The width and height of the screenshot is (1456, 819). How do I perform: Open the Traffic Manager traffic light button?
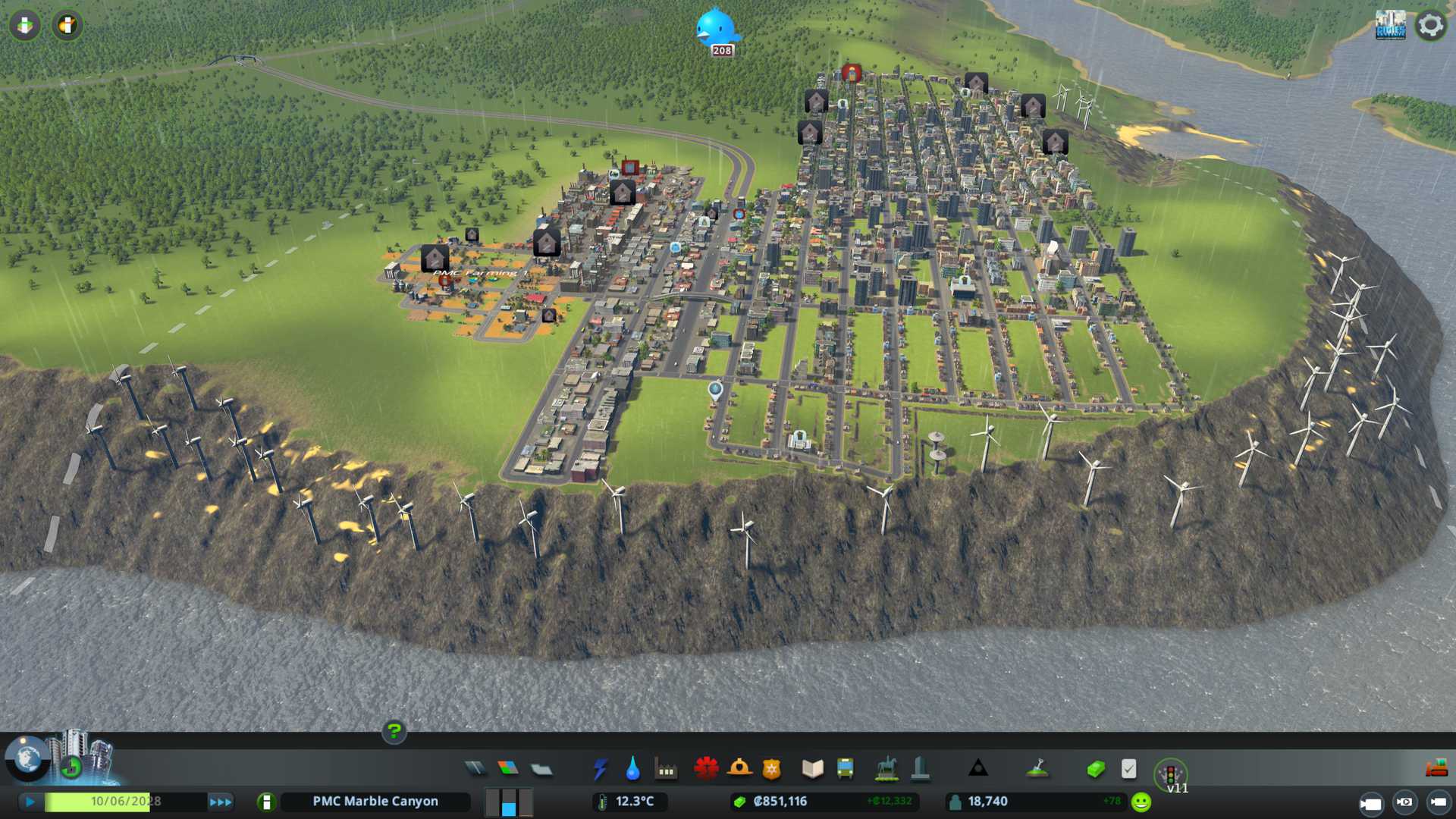(1170, 773)
